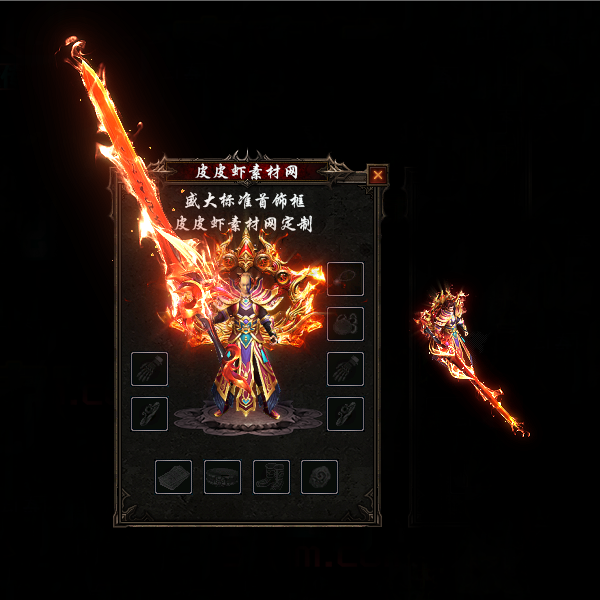Select the boots equipment slot
Screen dimensions: 600x600
point(271,477)
